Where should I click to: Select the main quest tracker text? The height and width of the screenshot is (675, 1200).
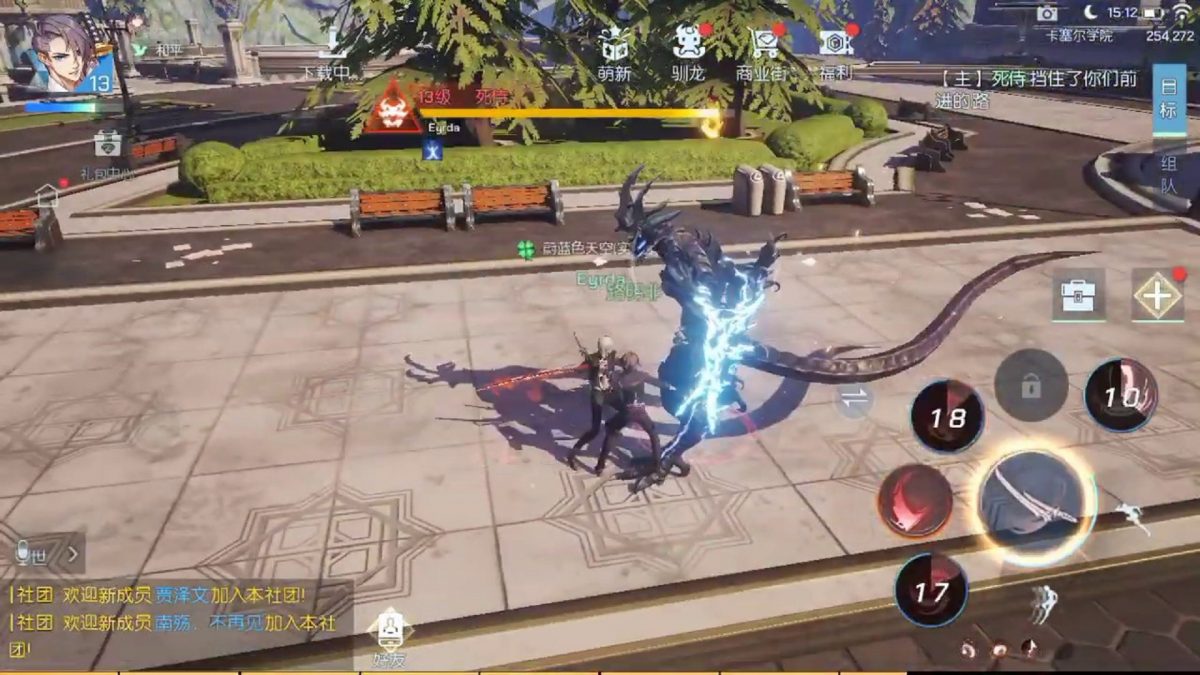(1040, 88)
